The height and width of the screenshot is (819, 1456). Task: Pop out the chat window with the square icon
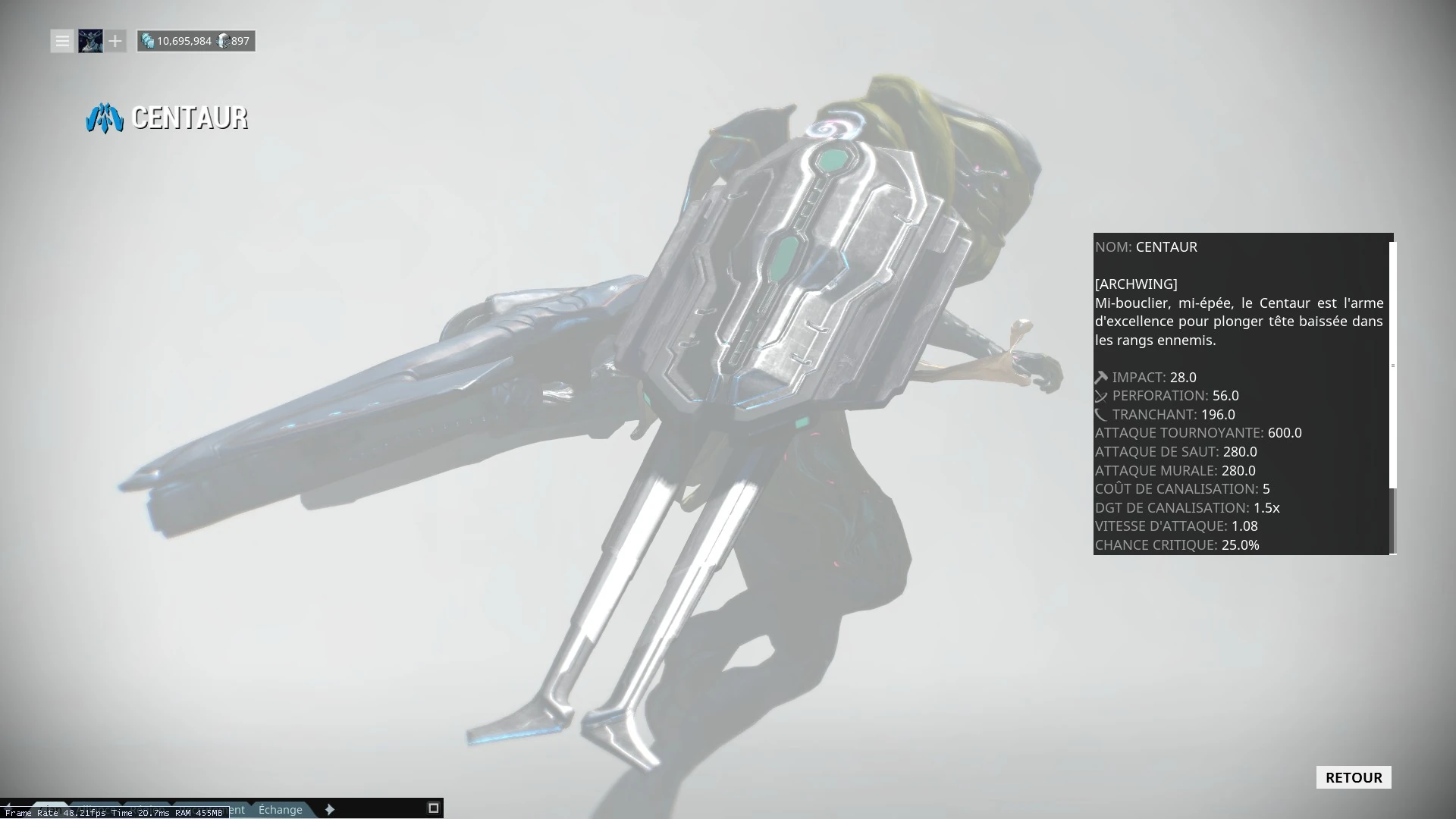pyautogui.click(x=432, y=808)
